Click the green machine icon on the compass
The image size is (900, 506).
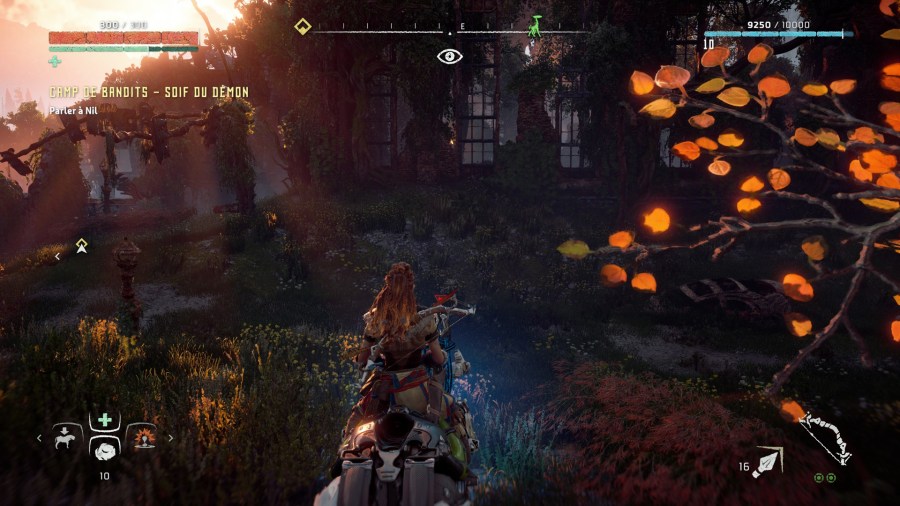535,26
